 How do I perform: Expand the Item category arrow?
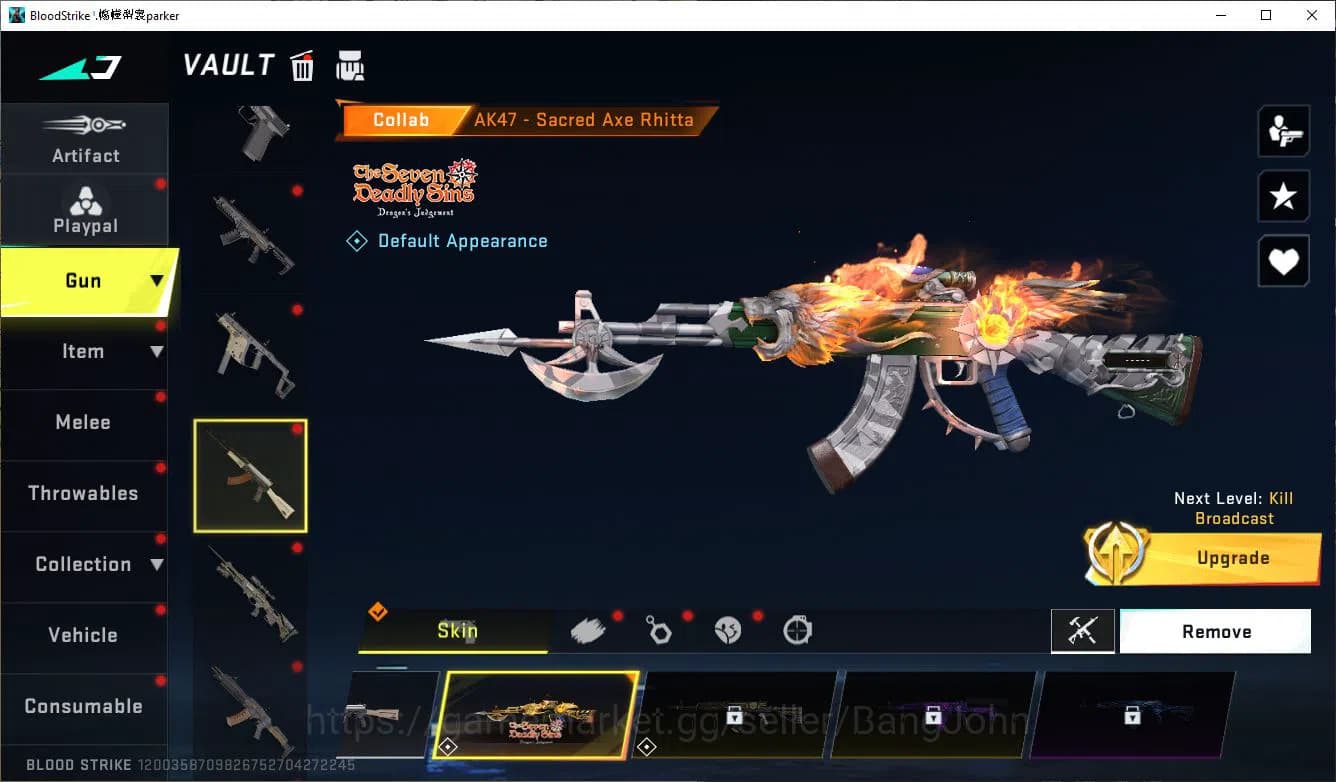point(157,351)
